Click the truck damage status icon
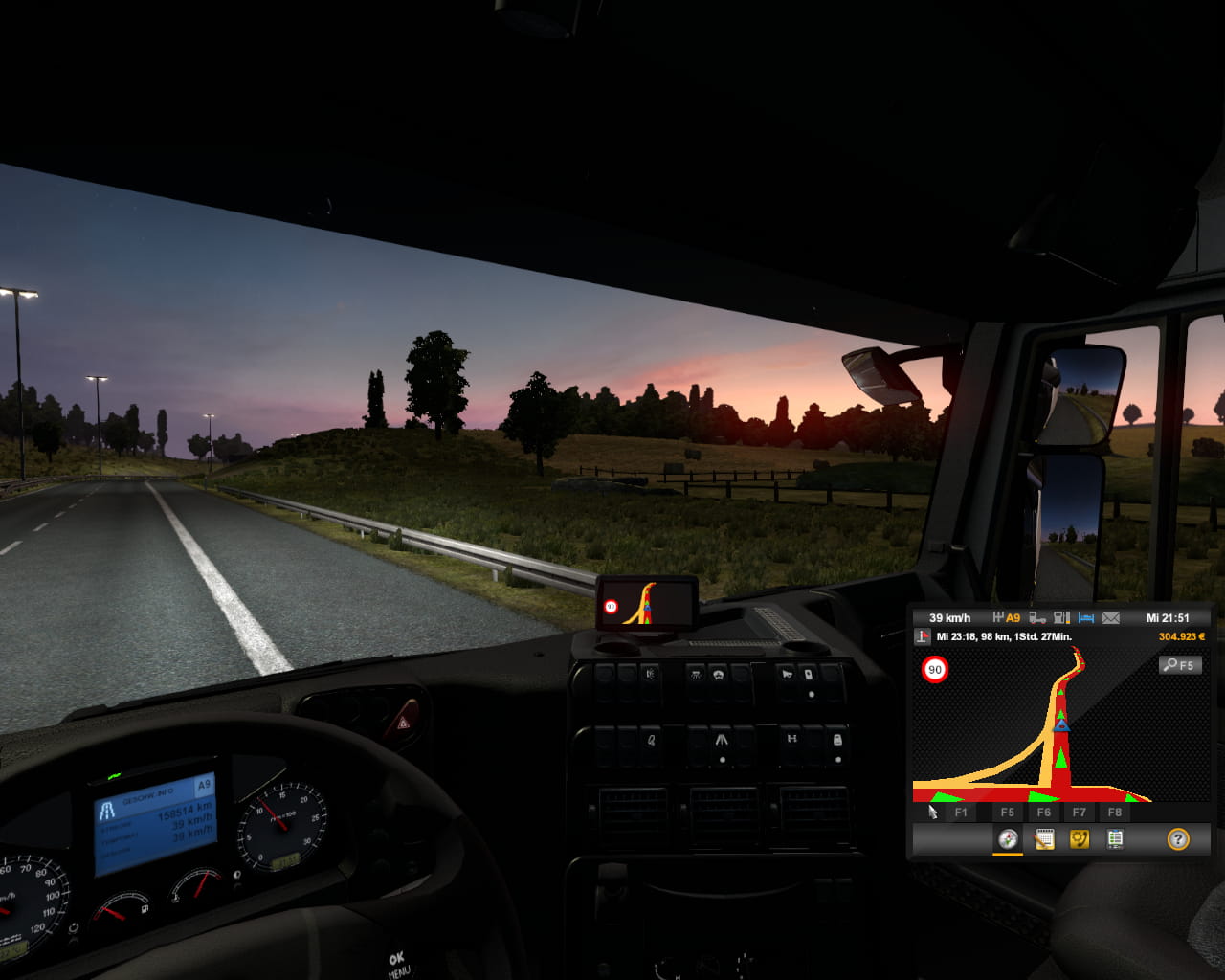 (x=1037, y=618)
